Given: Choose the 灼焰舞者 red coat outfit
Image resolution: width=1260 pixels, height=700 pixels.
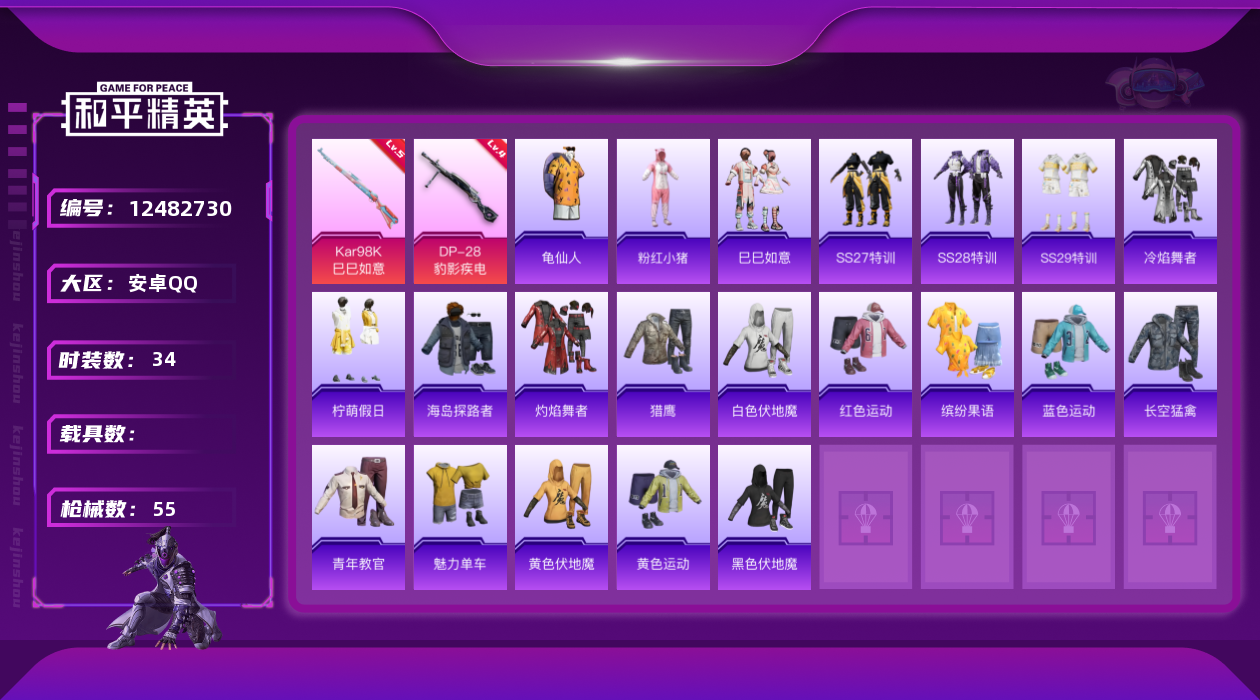Looking at the screenshot, I should (561, 364).
